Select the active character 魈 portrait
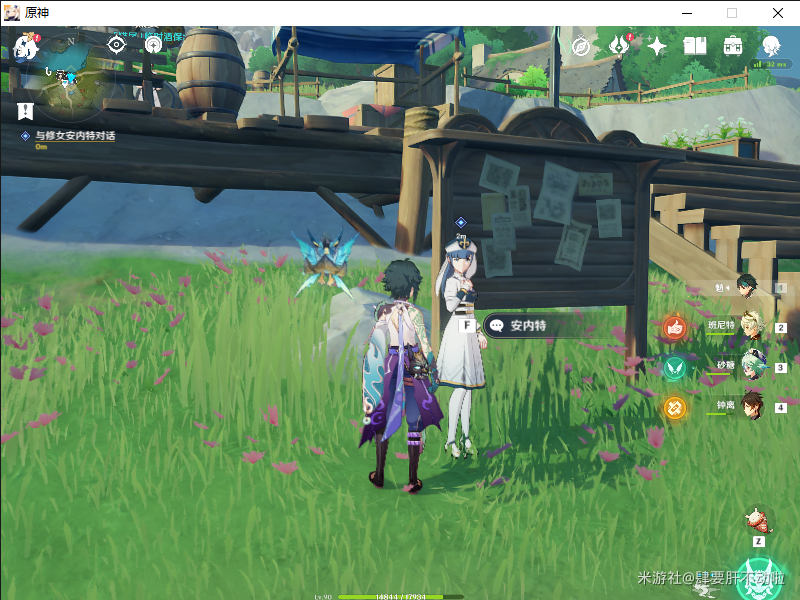 pos(748,287)
